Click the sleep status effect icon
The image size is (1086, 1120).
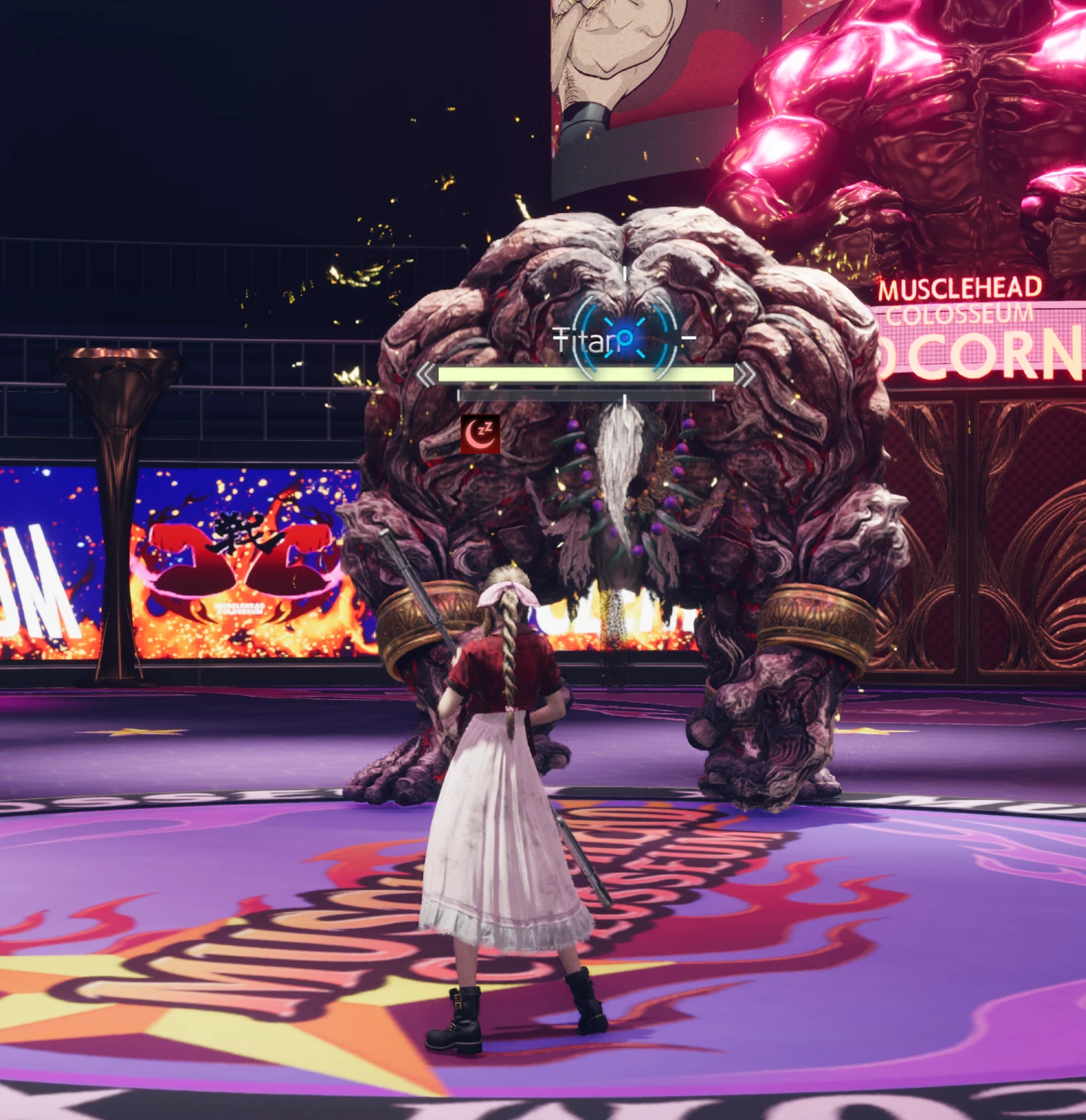tap(480, 434)
